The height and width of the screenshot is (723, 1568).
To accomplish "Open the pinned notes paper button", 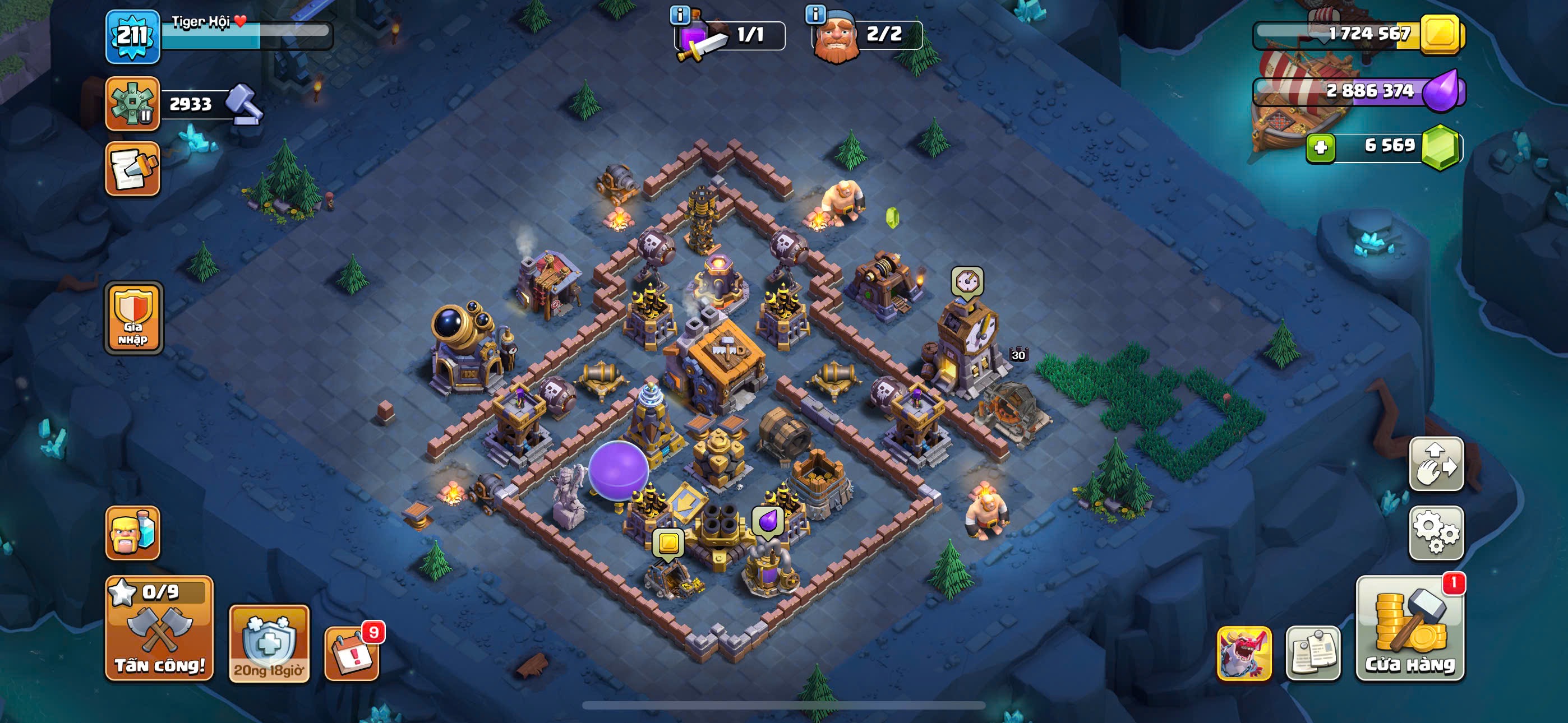I will [1312, 652].
